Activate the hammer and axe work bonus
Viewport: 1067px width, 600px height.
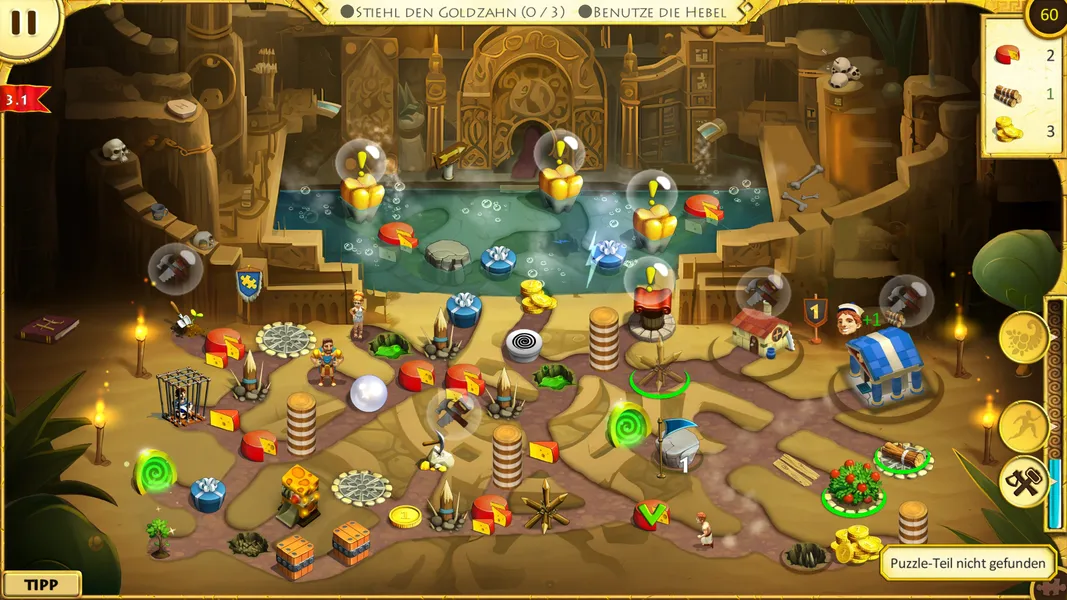tap(1026, 483)
